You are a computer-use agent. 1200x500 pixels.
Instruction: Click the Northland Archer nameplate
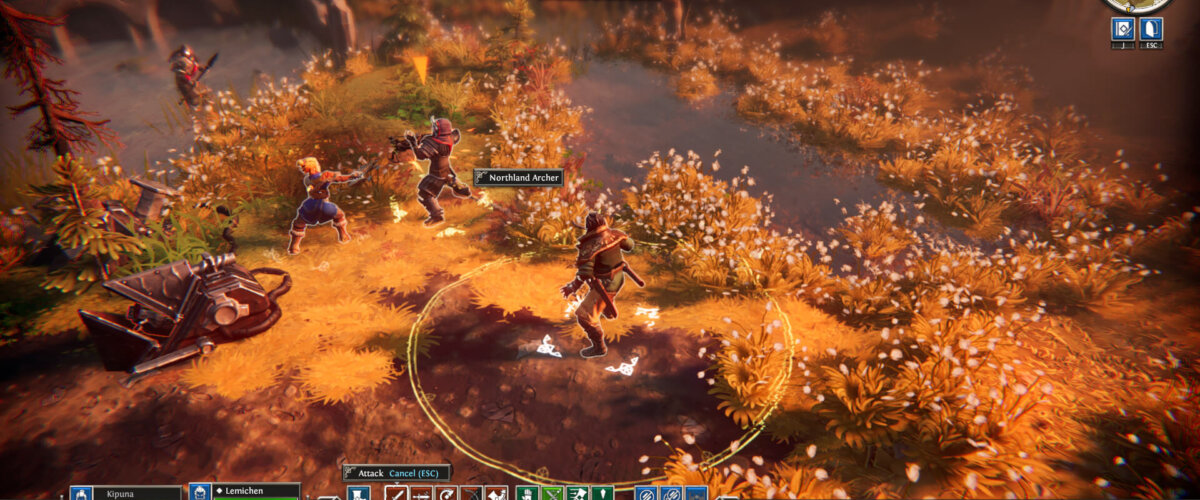click(x=518, y=177)
